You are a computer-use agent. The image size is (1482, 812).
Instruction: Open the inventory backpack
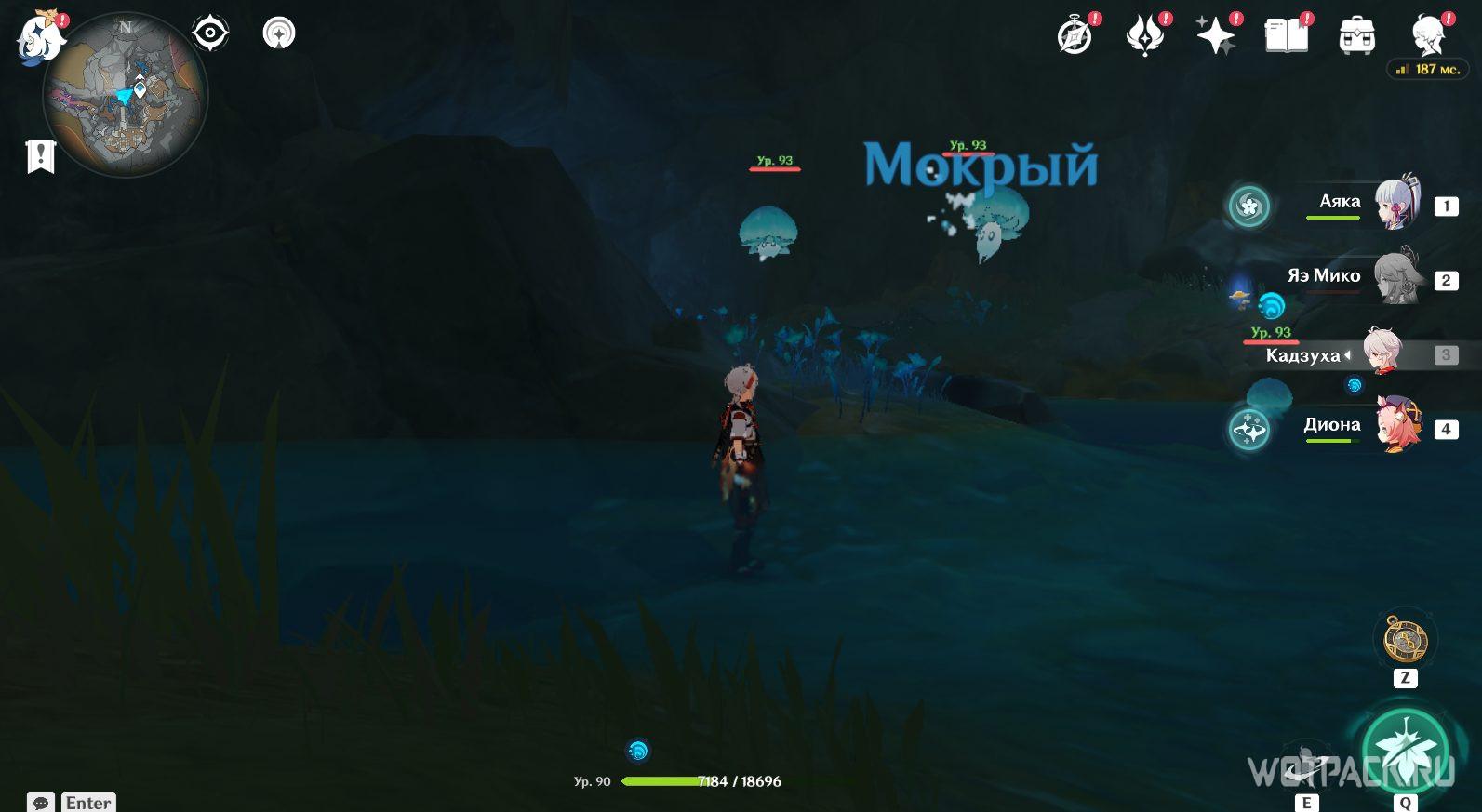coord(1357,36)
